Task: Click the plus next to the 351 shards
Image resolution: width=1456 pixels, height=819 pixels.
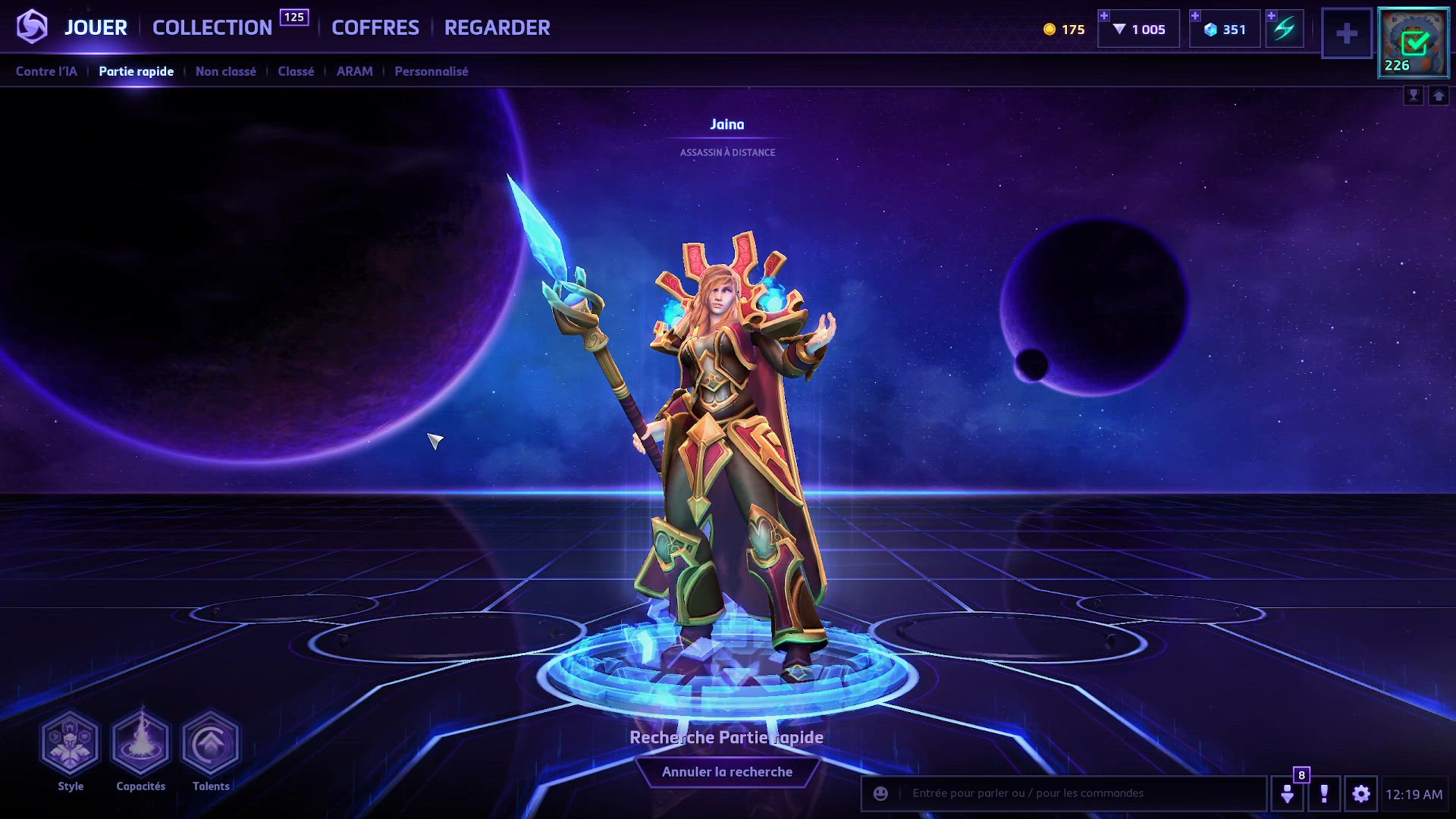Action: (1196, 14)
